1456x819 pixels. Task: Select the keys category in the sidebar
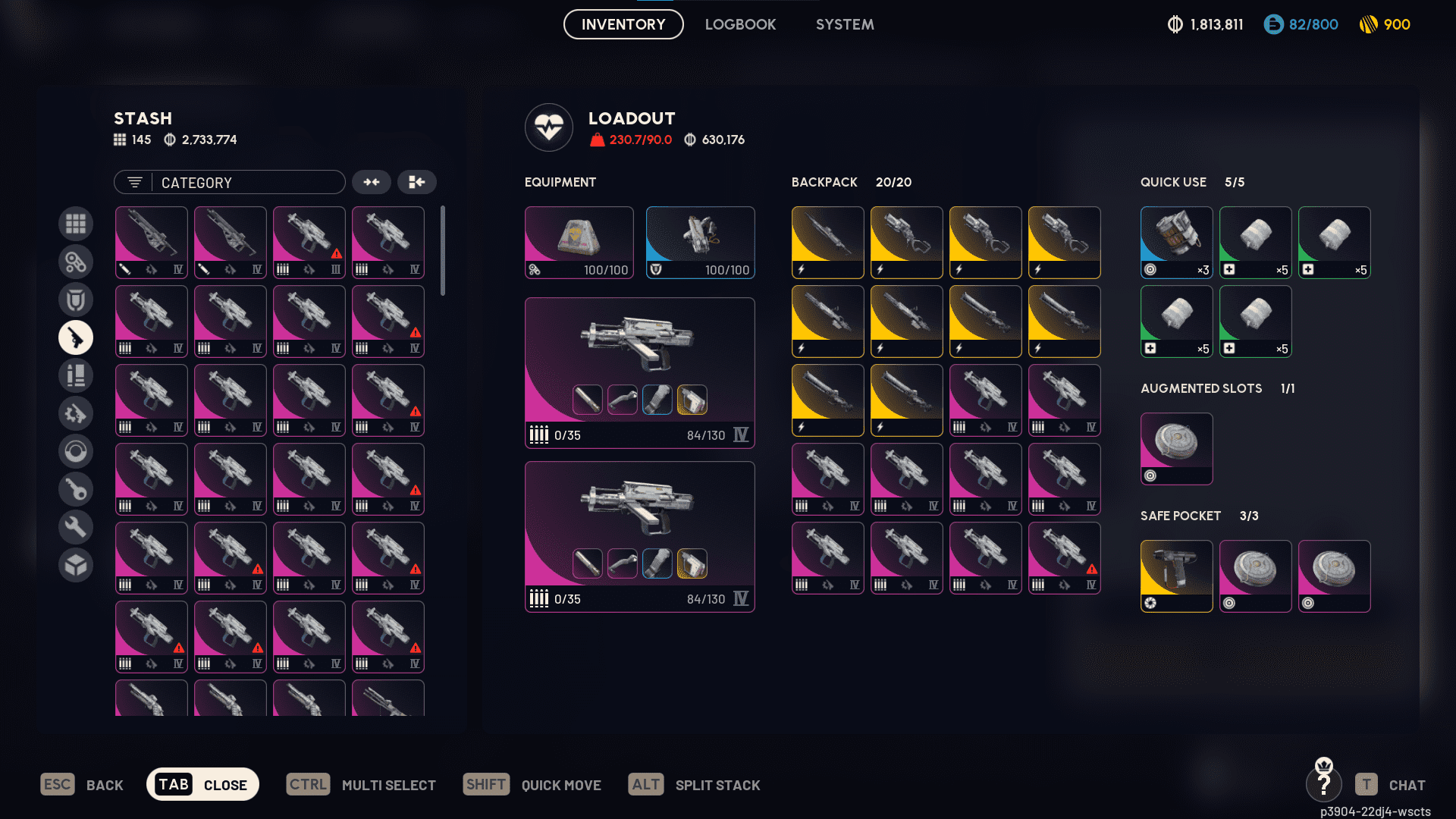[x=76, y=489]
